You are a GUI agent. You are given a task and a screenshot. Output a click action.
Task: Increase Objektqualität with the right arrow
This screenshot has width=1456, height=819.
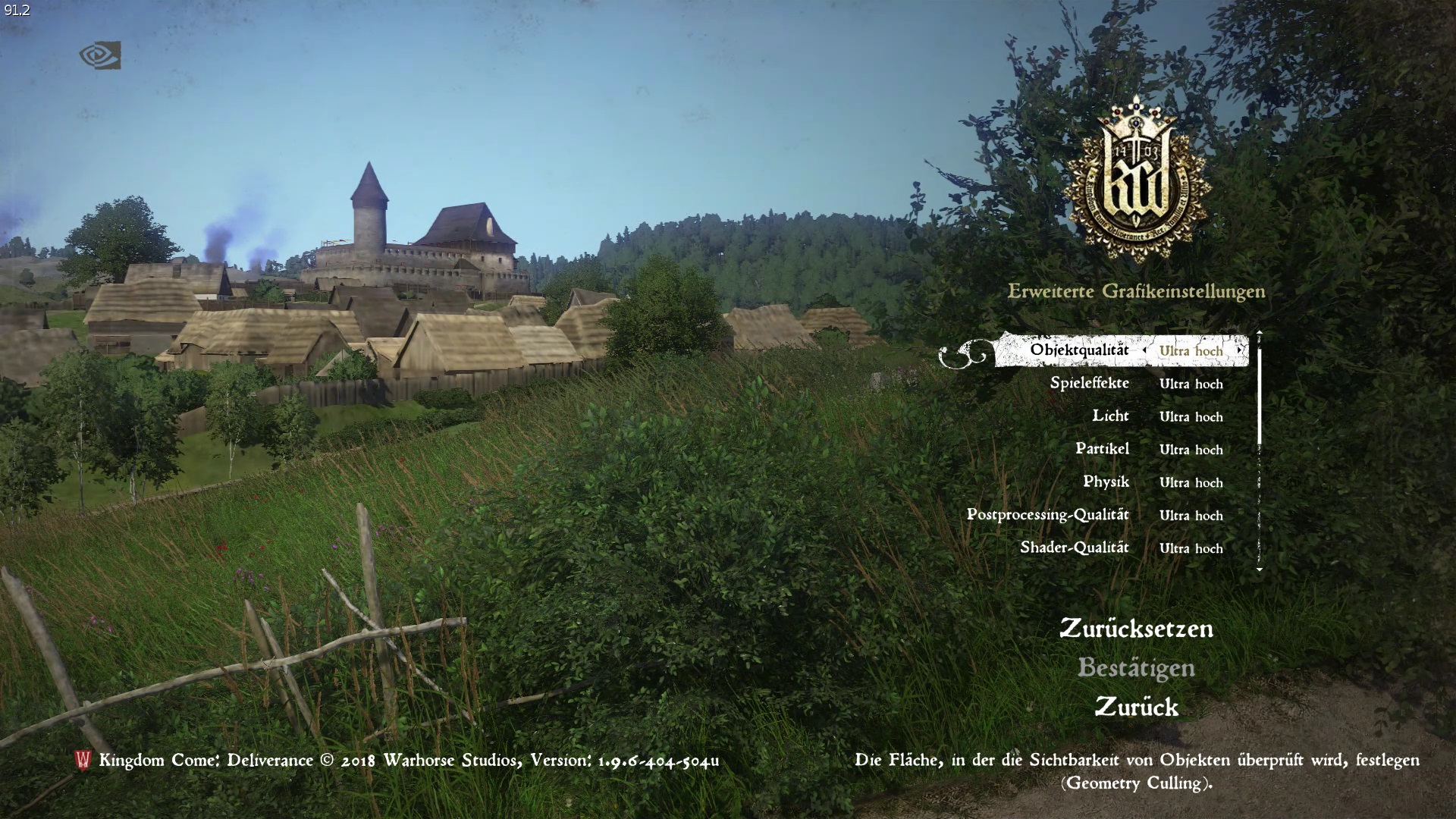coord(1241,351)
